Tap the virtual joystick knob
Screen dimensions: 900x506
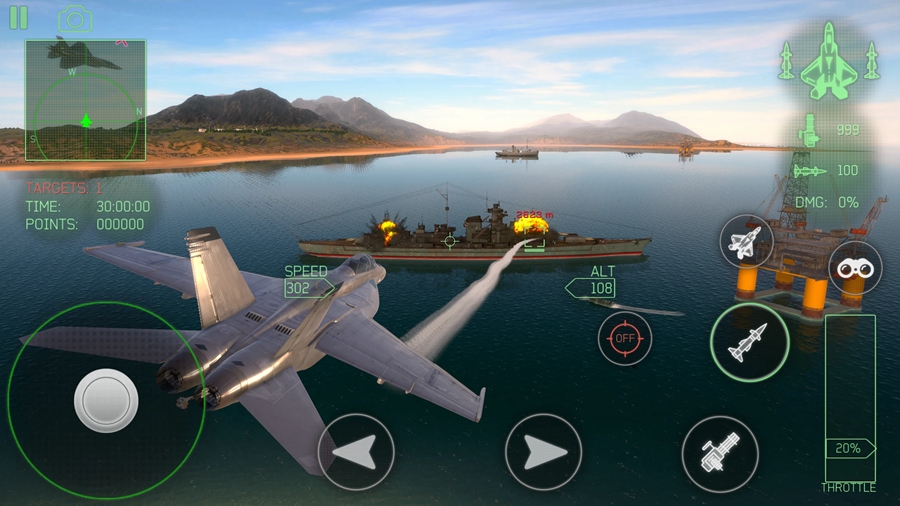[x=106, y=400]
